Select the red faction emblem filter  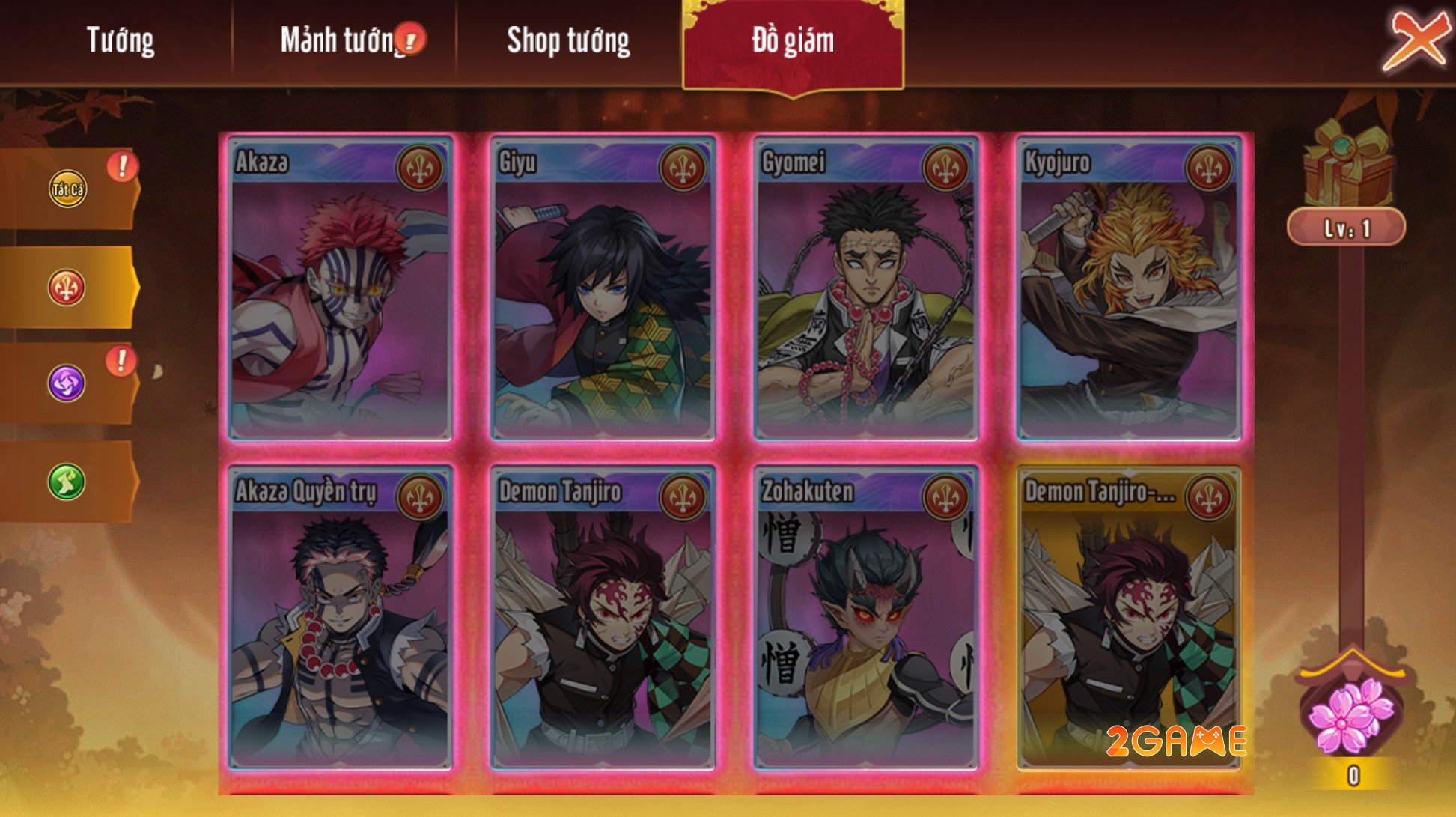67,288
